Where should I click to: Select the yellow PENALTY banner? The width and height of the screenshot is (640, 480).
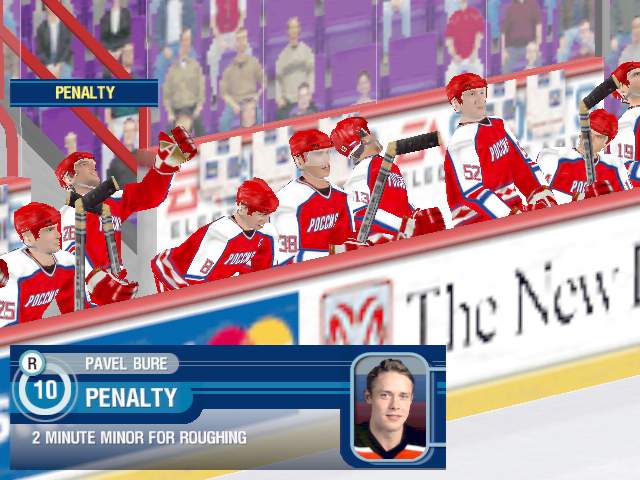84,93
